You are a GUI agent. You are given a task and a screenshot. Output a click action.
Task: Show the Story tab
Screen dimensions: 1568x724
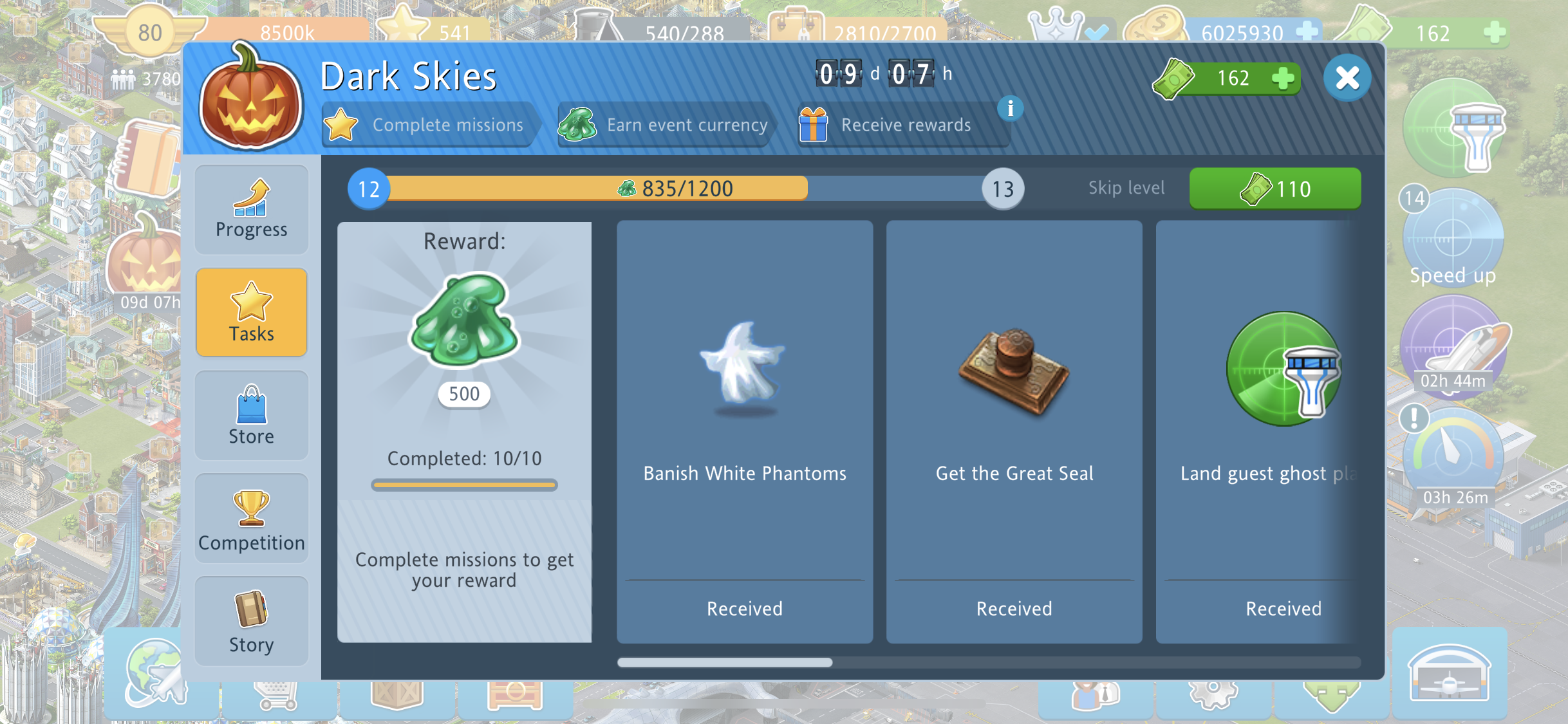click(251, 622)
